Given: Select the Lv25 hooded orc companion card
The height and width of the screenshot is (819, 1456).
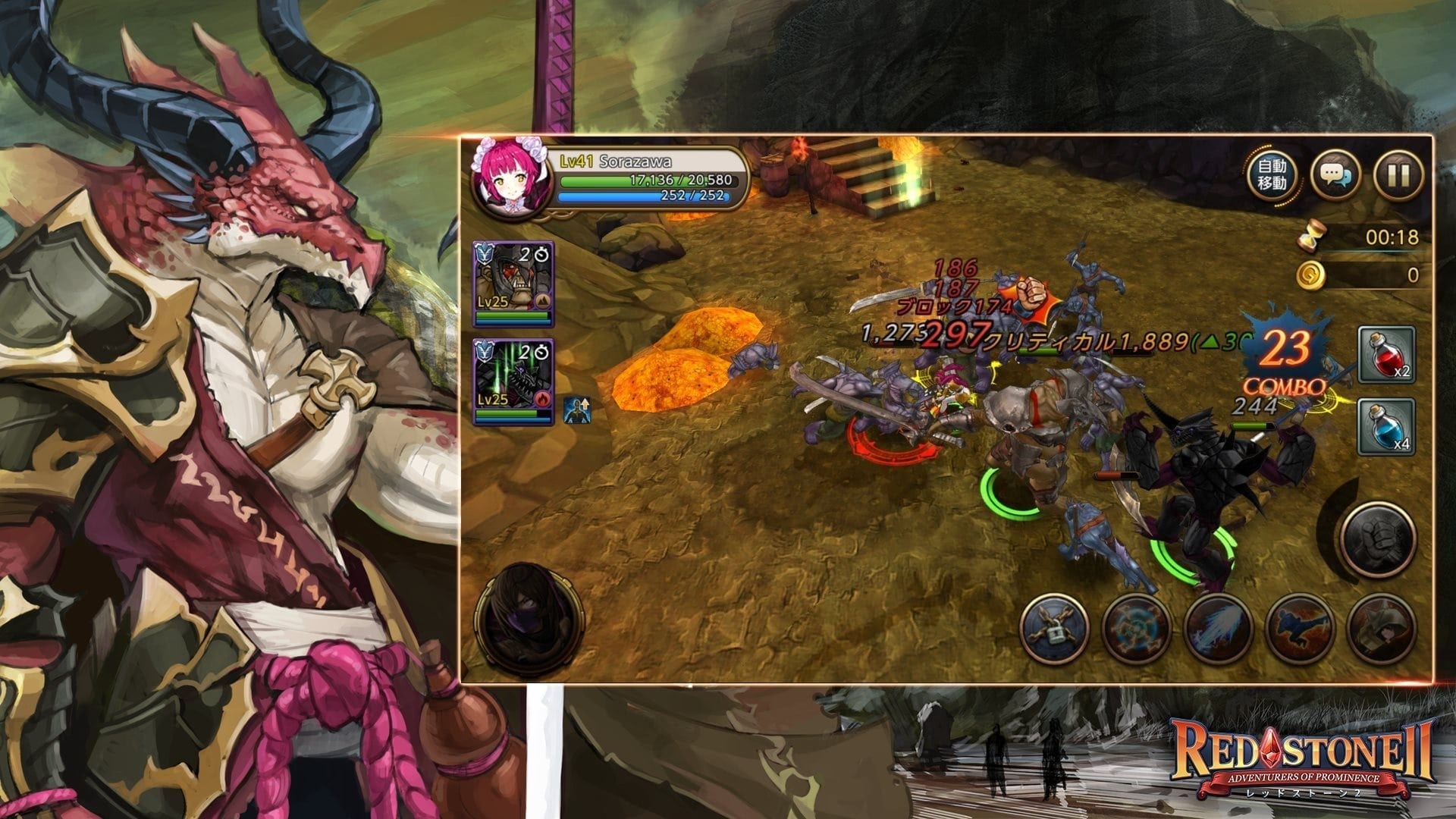Looking at the screenshot, I should (x=513, y=284).
